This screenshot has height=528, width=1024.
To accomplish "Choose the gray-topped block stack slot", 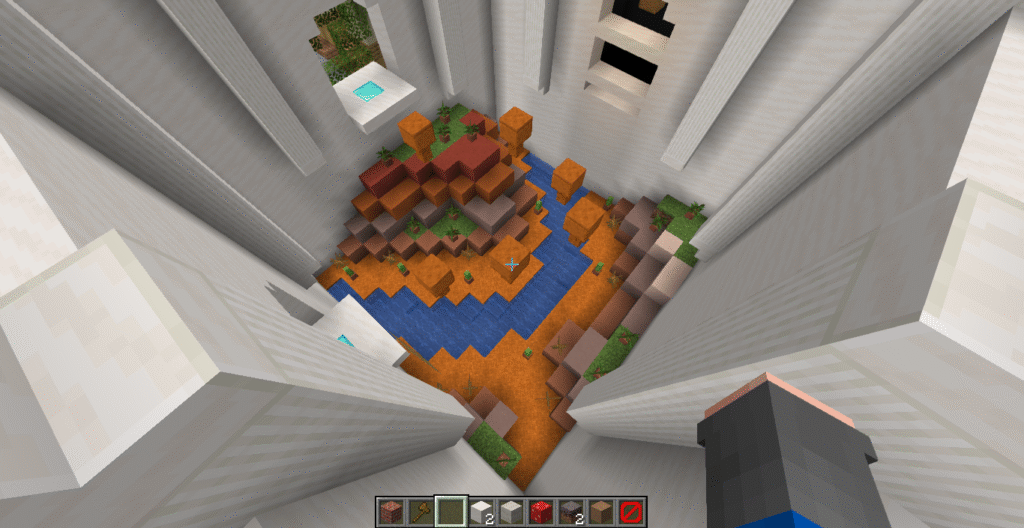I will tap(571, 511).
